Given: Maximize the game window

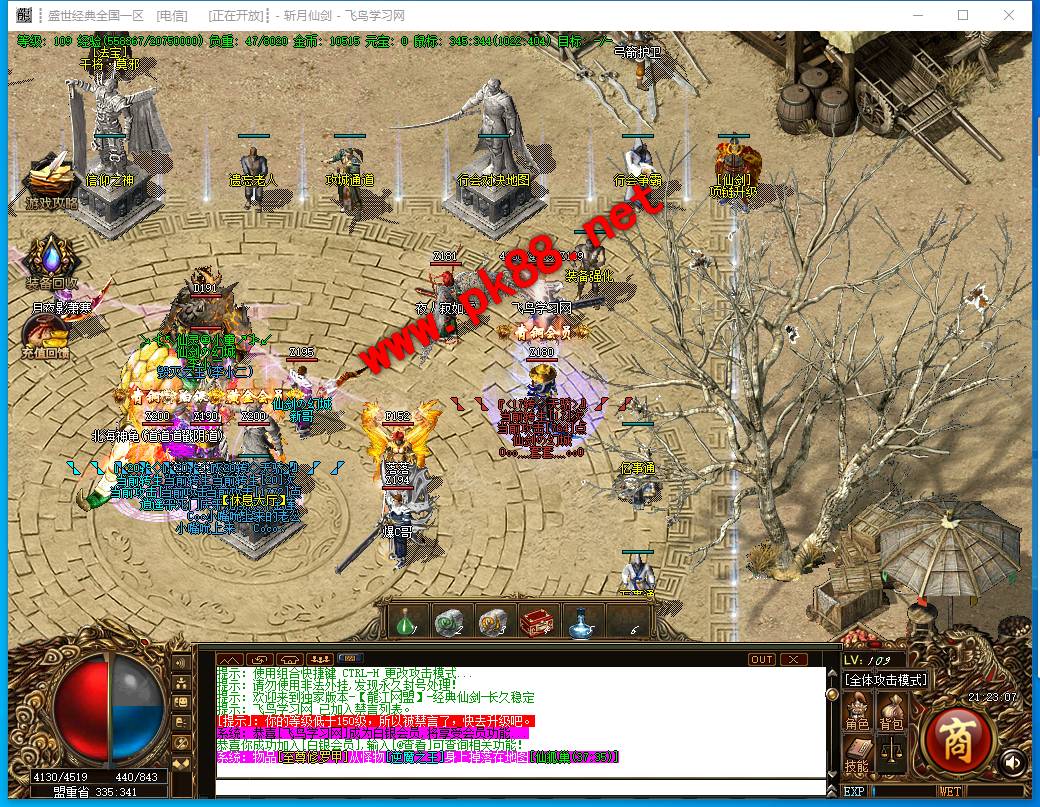Looking at the screenshot, I should [x=963, y=15].
